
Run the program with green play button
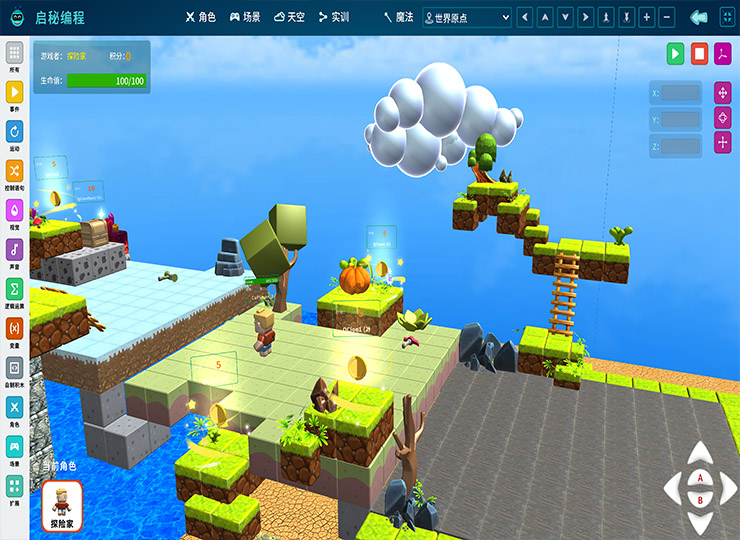click(x=676, y=53)
